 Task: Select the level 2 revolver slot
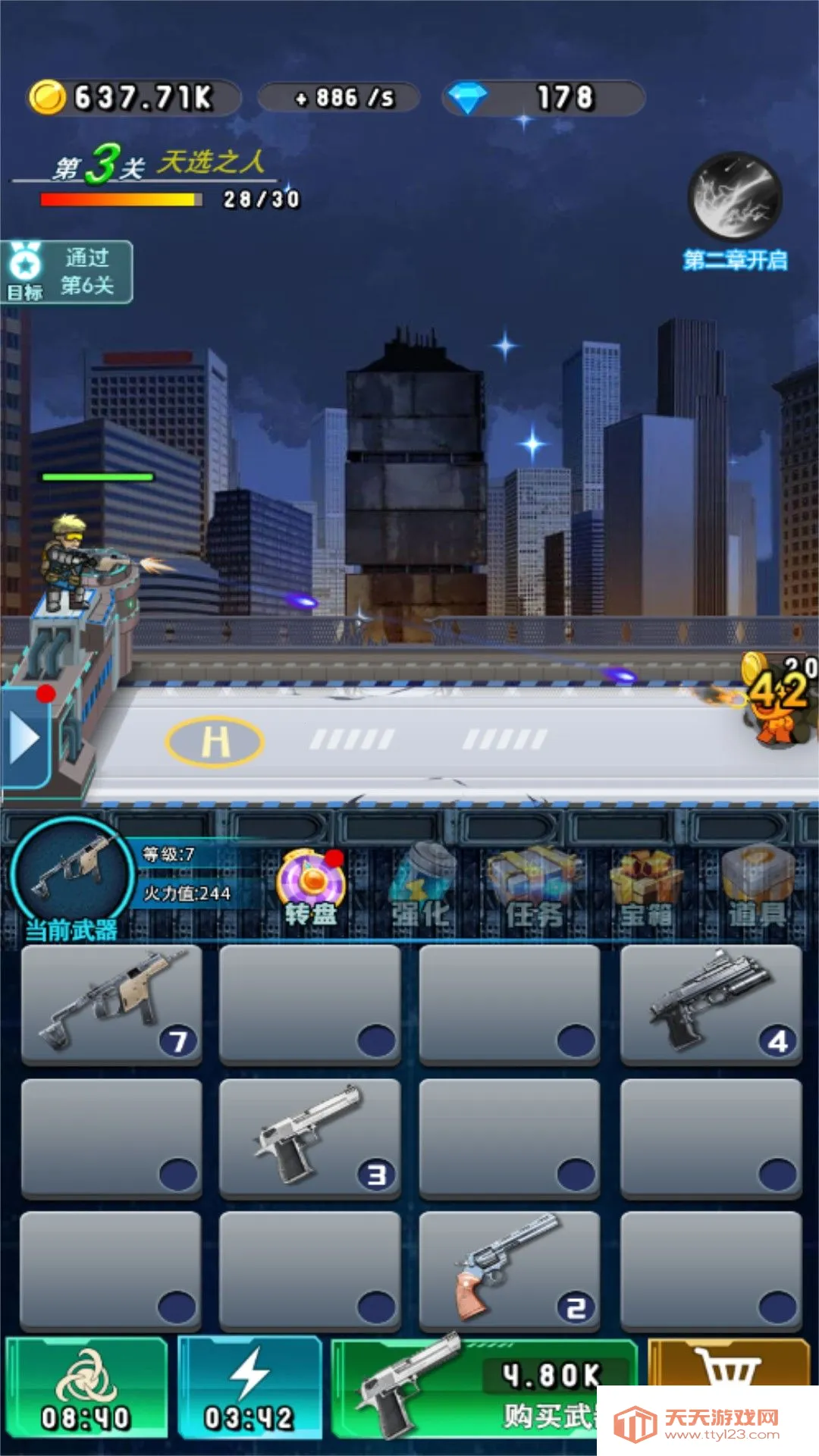(x=509, y=1270)
